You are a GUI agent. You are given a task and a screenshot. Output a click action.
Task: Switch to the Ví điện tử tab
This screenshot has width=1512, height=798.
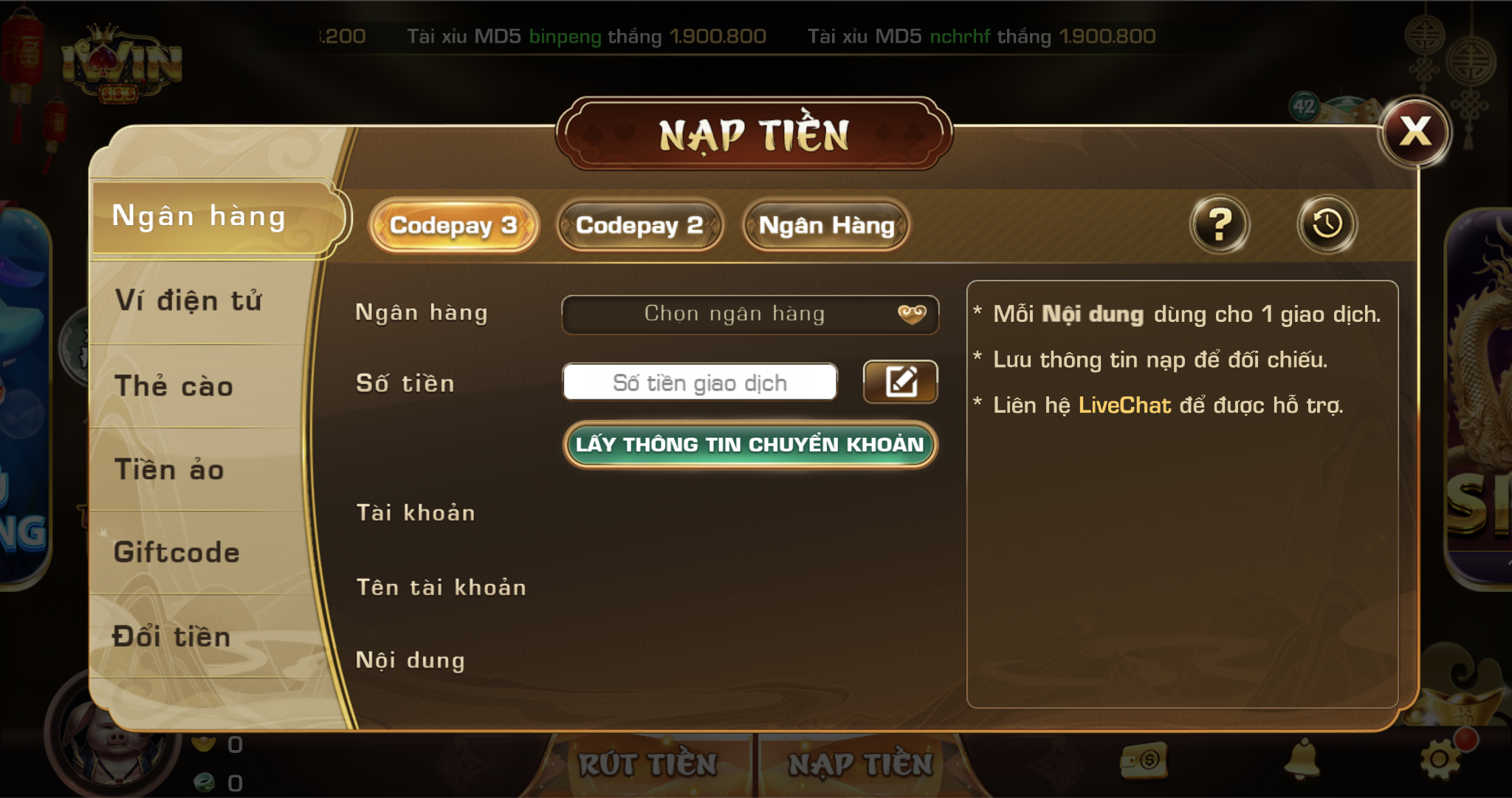coord(189,301)
